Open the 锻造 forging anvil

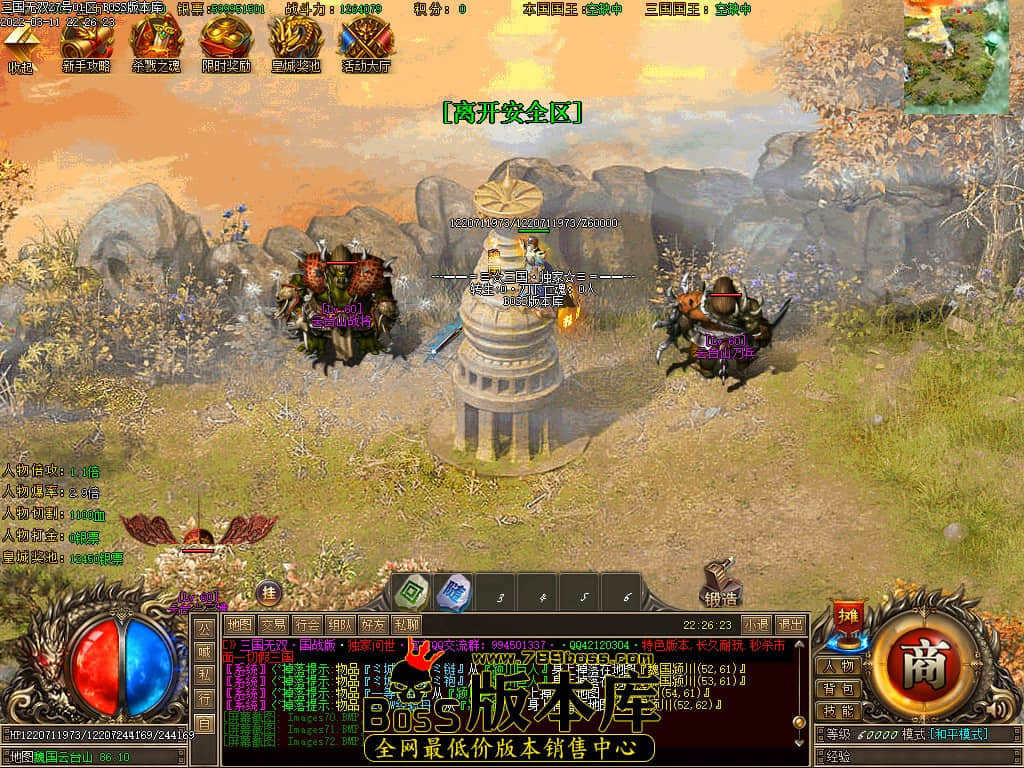(x=720, y=585)
